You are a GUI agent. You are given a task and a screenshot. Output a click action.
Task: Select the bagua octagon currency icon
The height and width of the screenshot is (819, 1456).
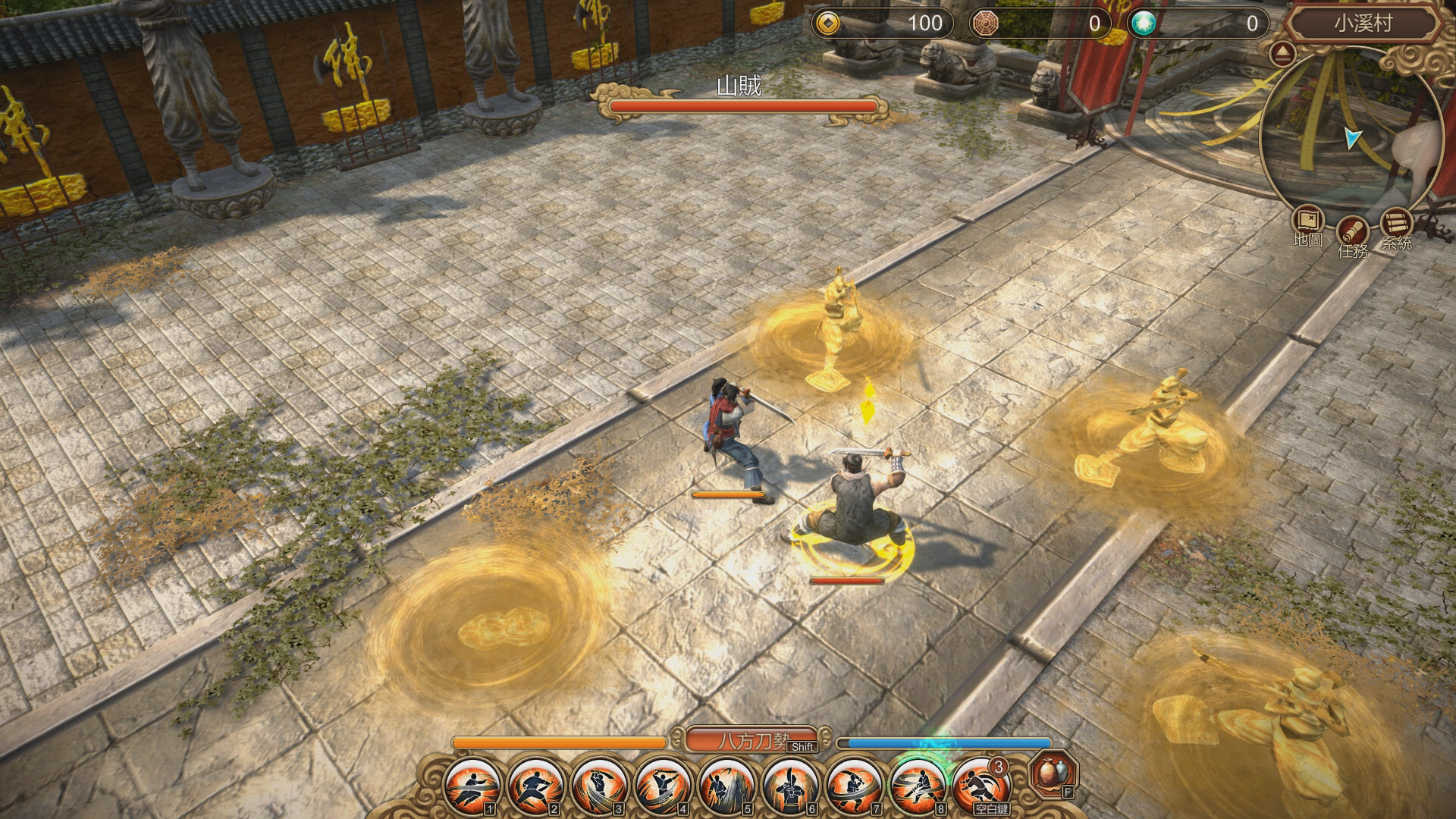point(985,24)
